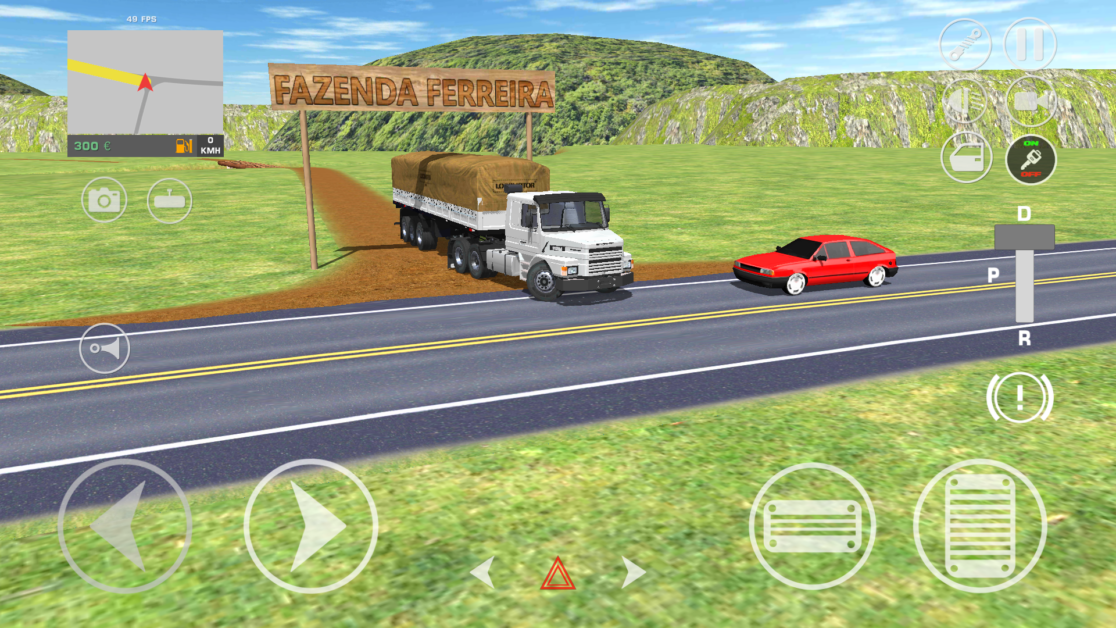Steer right with the right arrow button
1116x628 pixels.
coord(311,525)
